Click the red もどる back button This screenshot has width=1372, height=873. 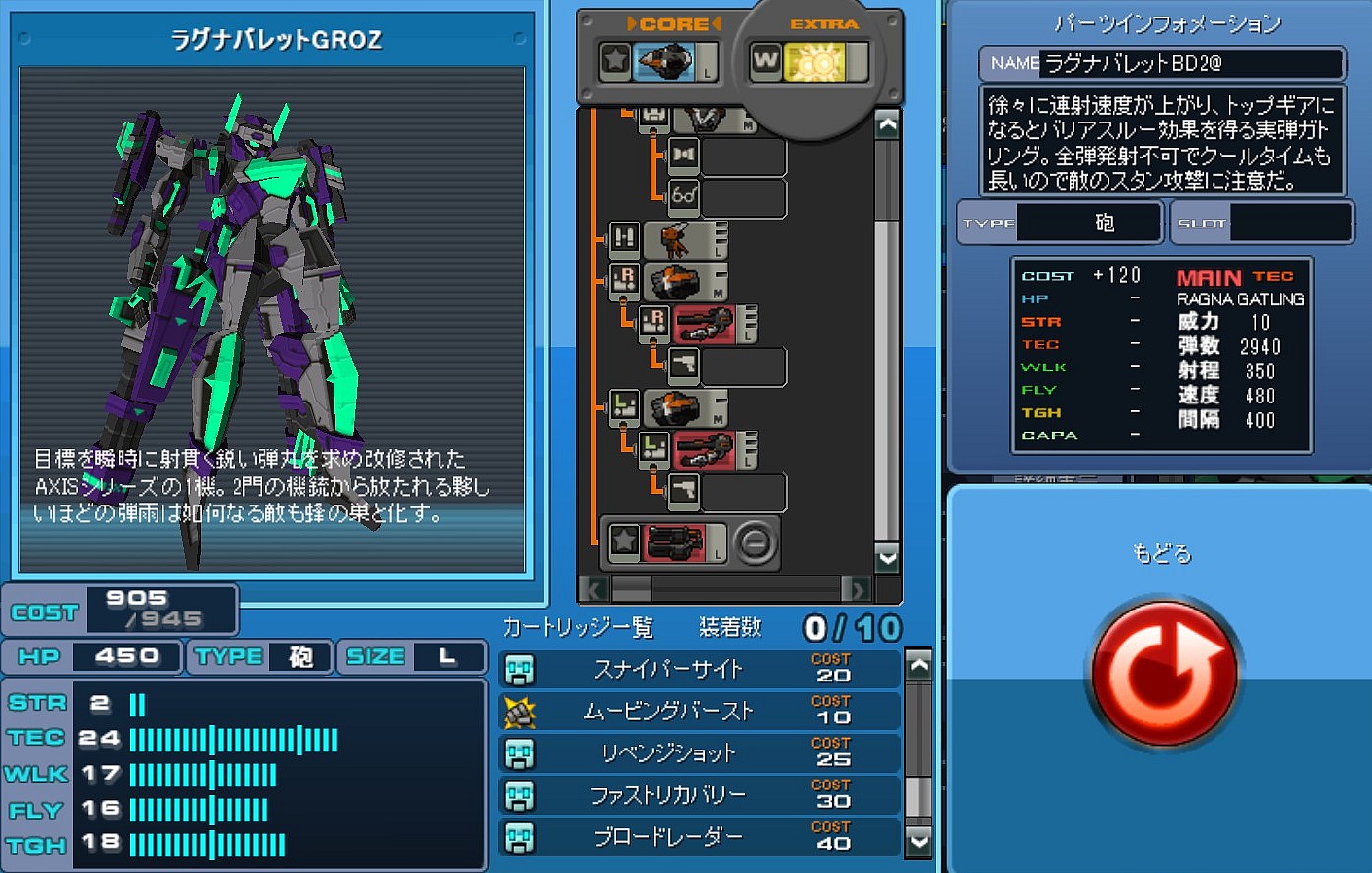pos(1164,673)
